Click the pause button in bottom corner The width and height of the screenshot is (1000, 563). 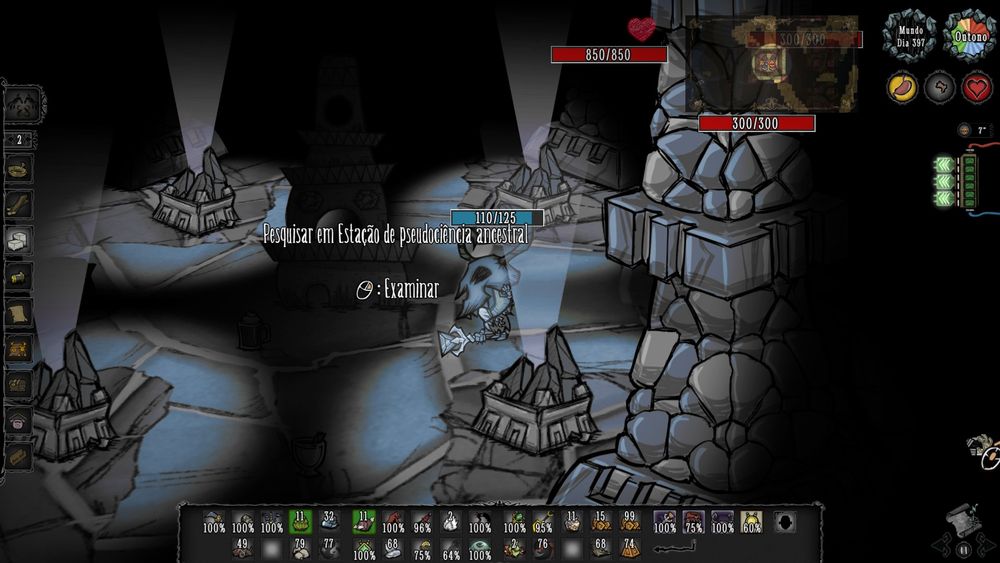(964, 549)
